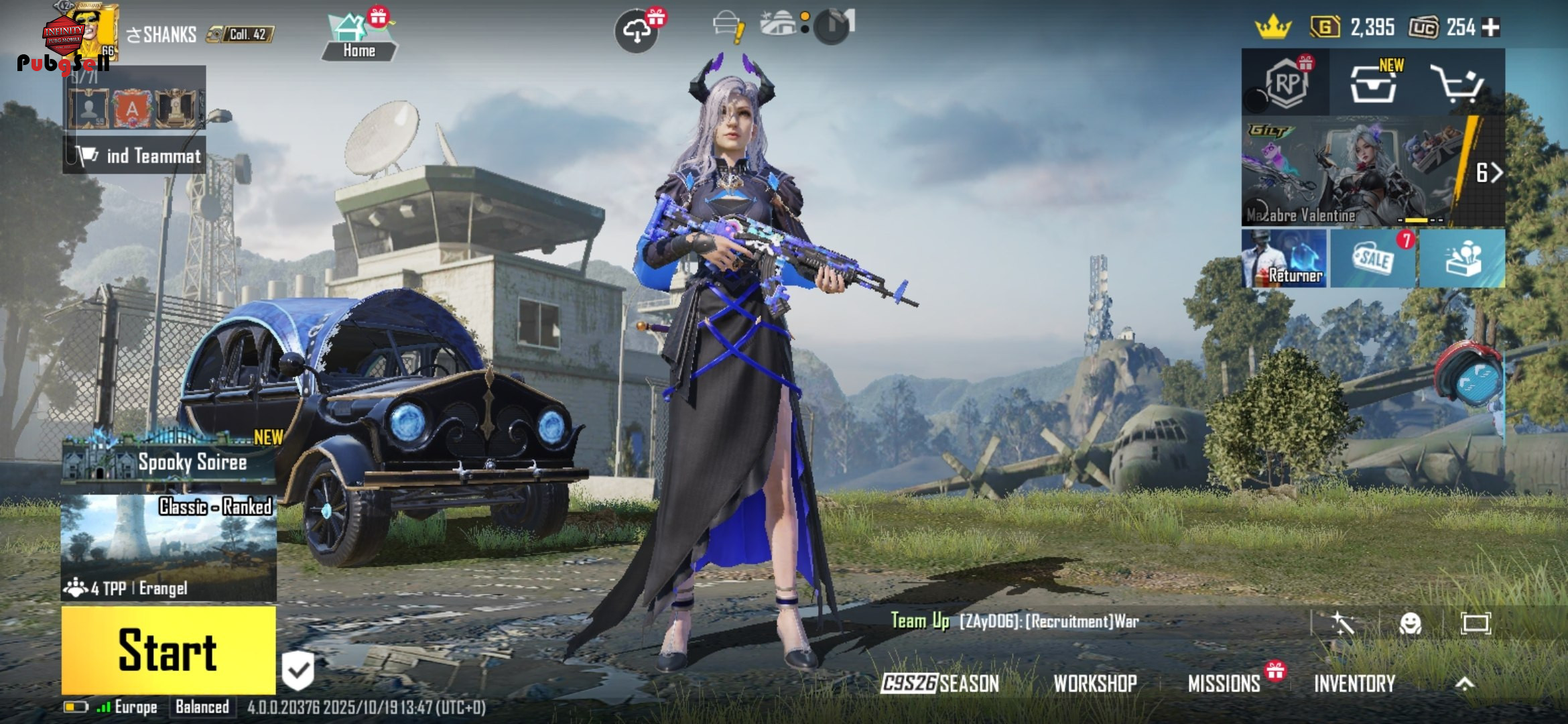Image resolution: width=1568 pixels, height=724 pixels.
Task: Open the Royale Pass RP icon
Action: [x=1286, y=83]
